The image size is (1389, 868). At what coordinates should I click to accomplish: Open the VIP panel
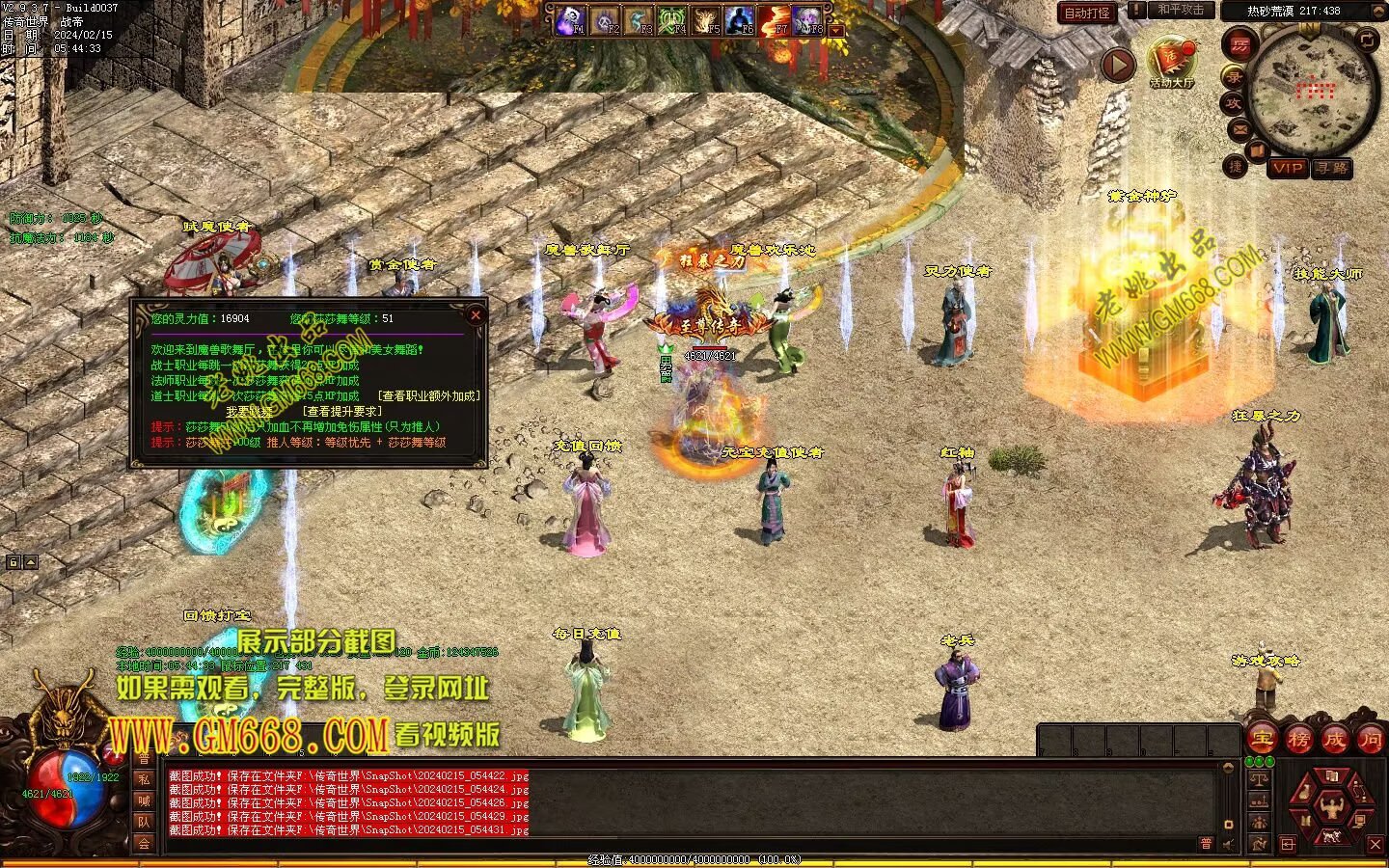click(1287, 168)
